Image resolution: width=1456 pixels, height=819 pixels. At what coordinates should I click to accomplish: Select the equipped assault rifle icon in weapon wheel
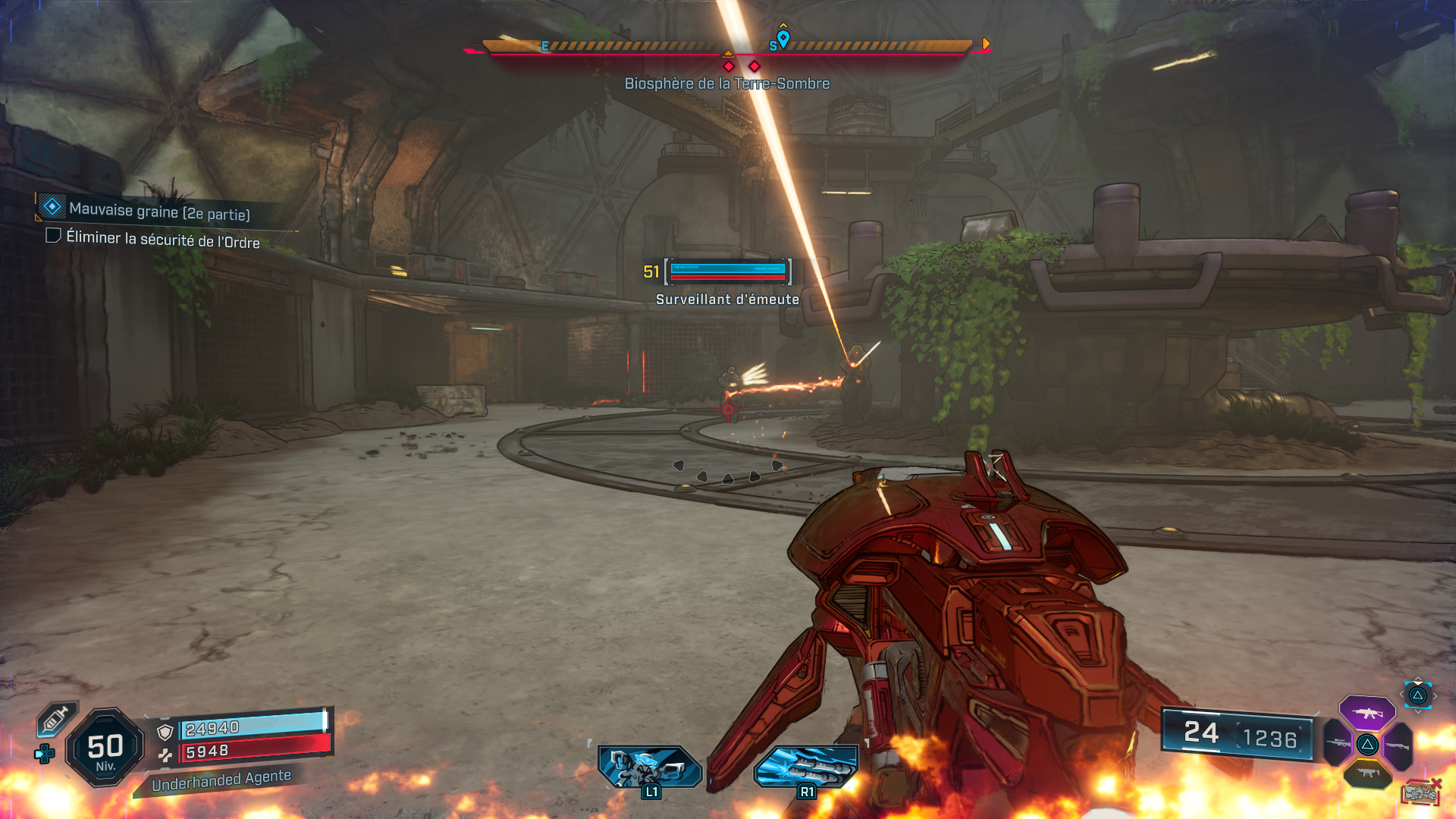pos(1367,713)
